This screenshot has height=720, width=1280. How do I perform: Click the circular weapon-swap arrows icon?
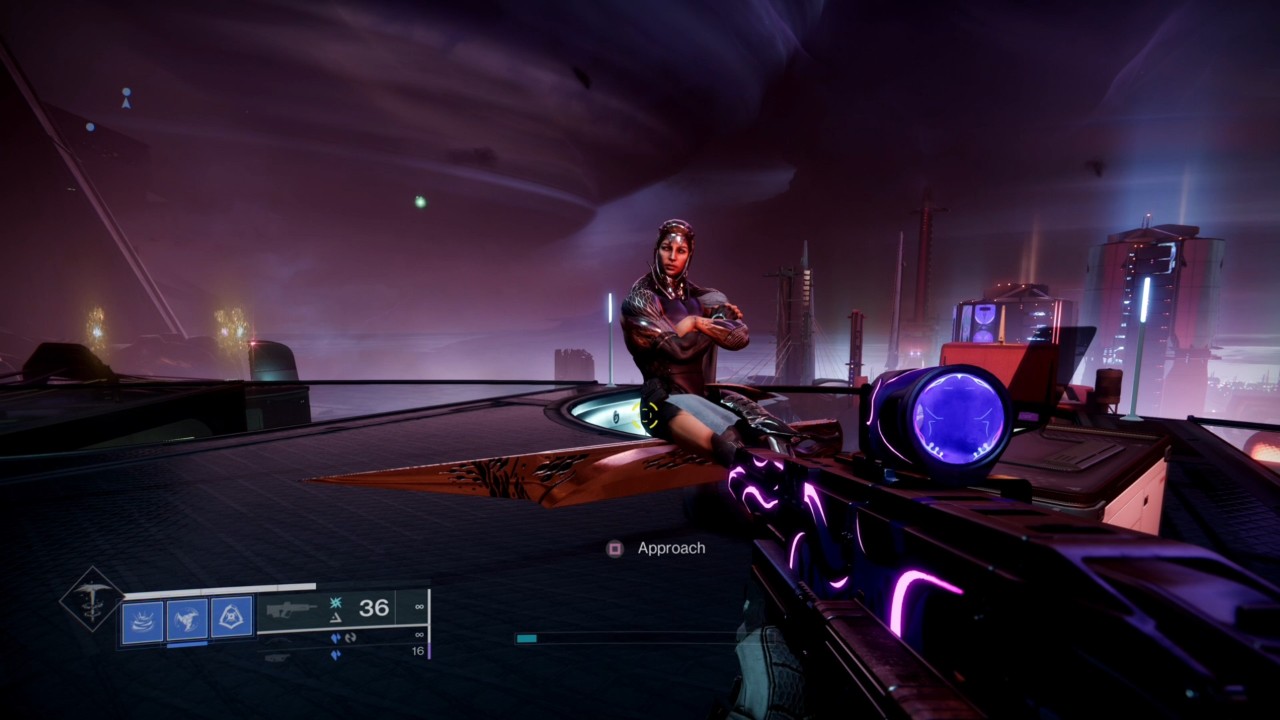pyautogui.click(x=351, y=638)
